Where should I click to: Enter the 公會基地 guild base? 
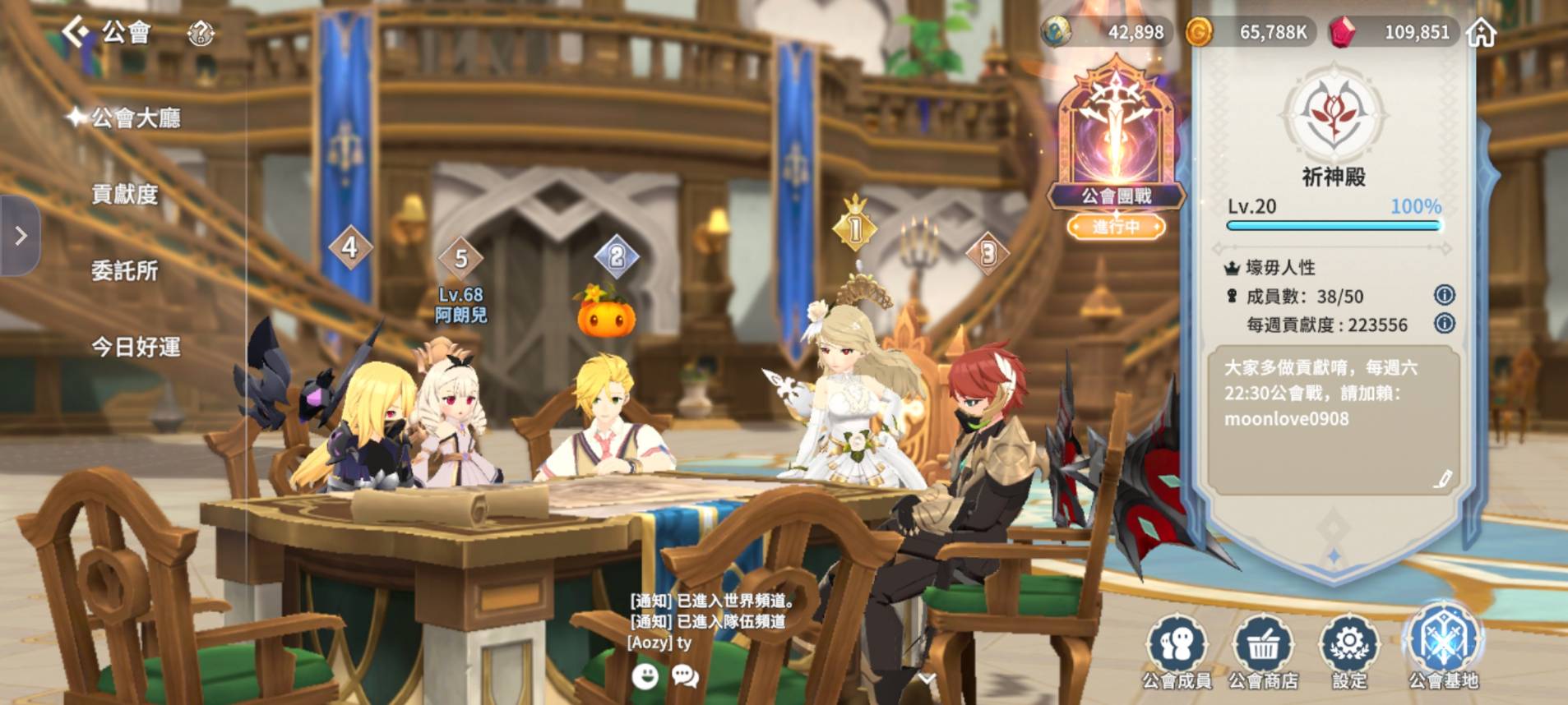point(1443,647)
